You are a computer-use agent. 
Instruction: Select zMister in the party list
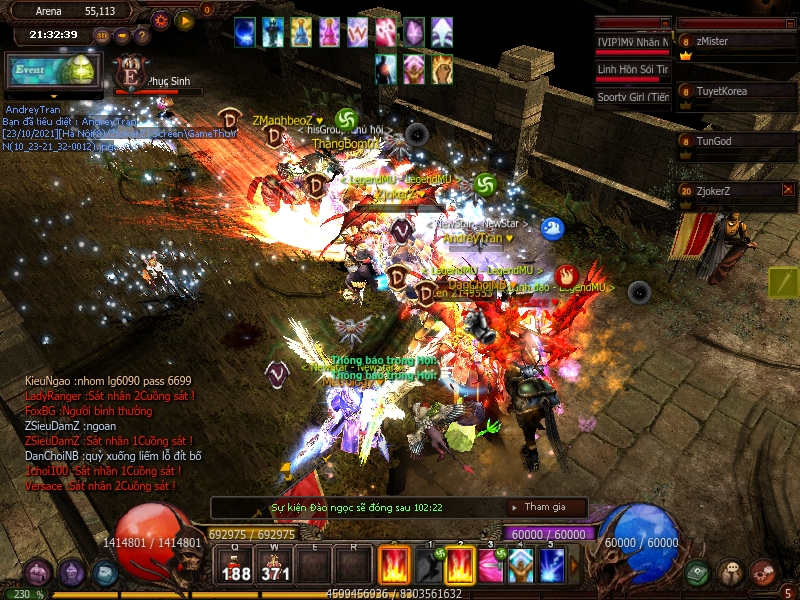tap(735, 42)
